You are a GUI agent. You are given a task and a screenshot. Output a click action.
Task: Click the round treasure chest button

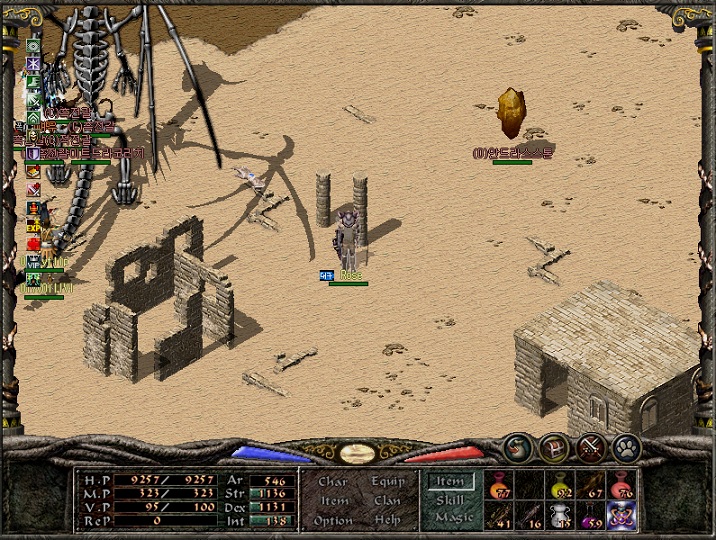pyautogui.click(x=554, y=448)
